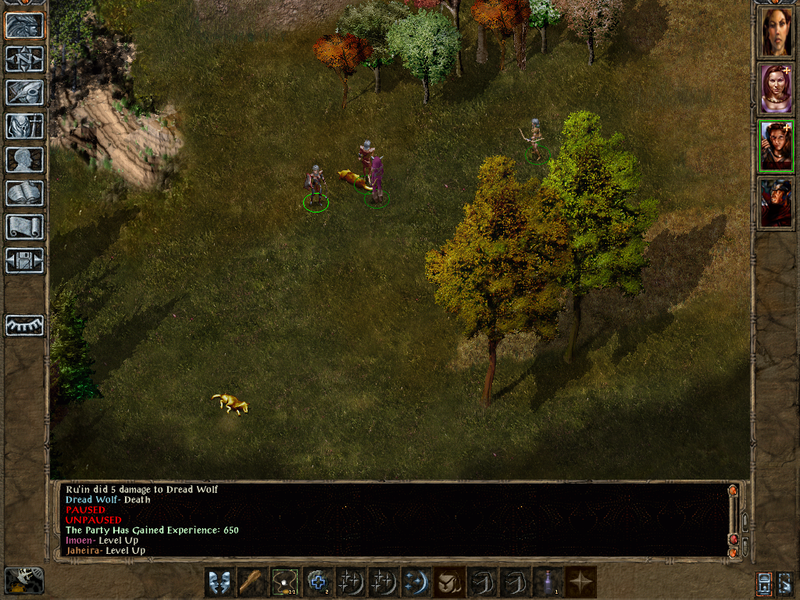Click the rest party eyelid button

click(x=24, y=325)
